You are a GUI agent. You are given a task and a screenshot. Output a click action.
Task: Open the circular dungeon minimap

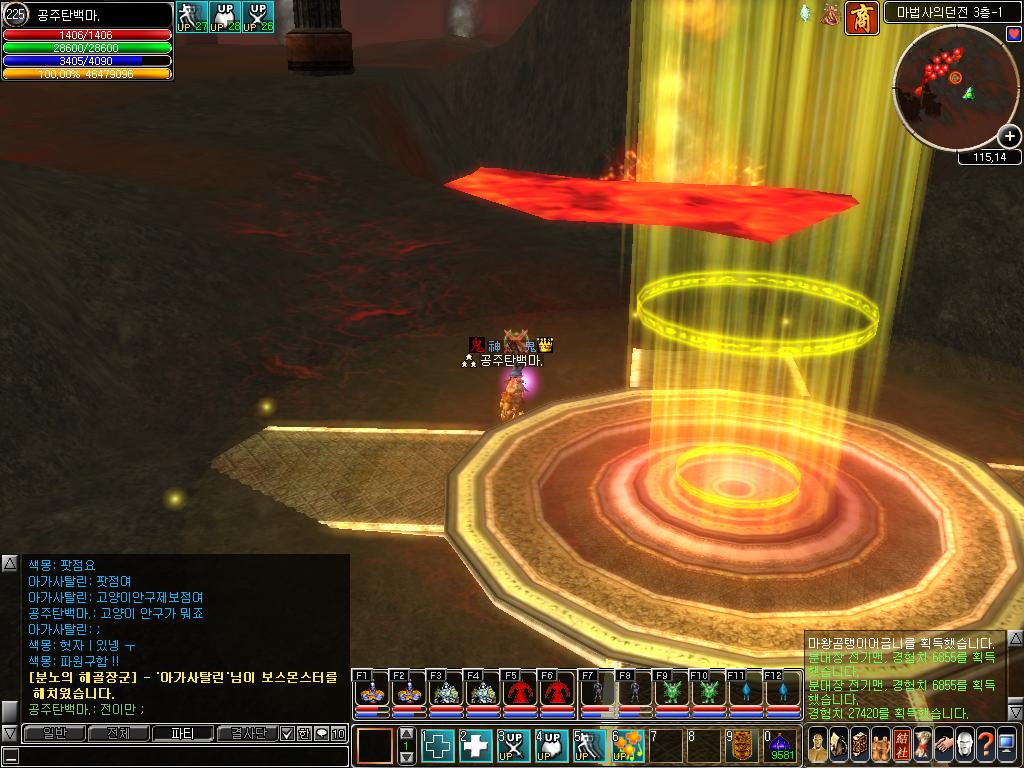coord(950,88)
